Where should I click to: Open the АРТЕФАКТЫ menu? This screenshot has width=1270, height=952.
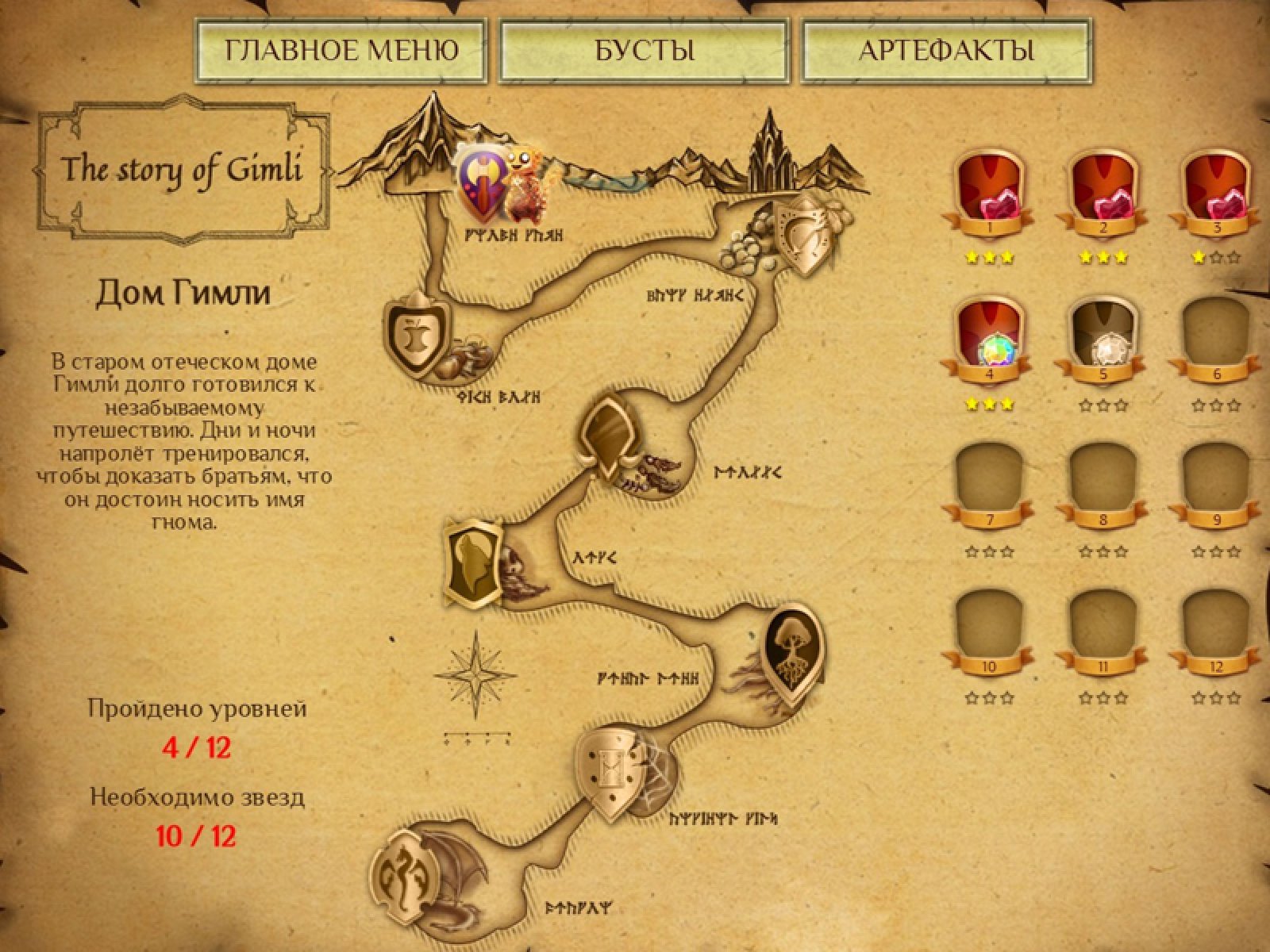tap(946, 51)
